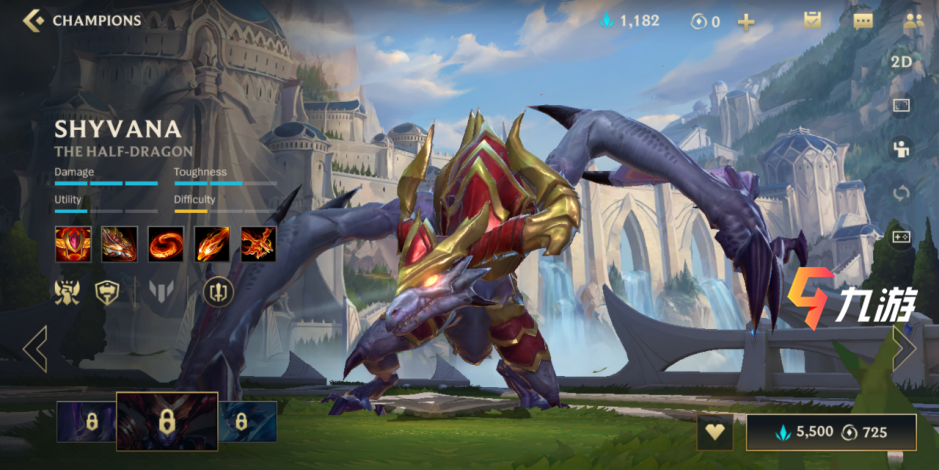Add Shyvana to favorites with heart button
Screen dimensions: 939x470
(715, 433)
